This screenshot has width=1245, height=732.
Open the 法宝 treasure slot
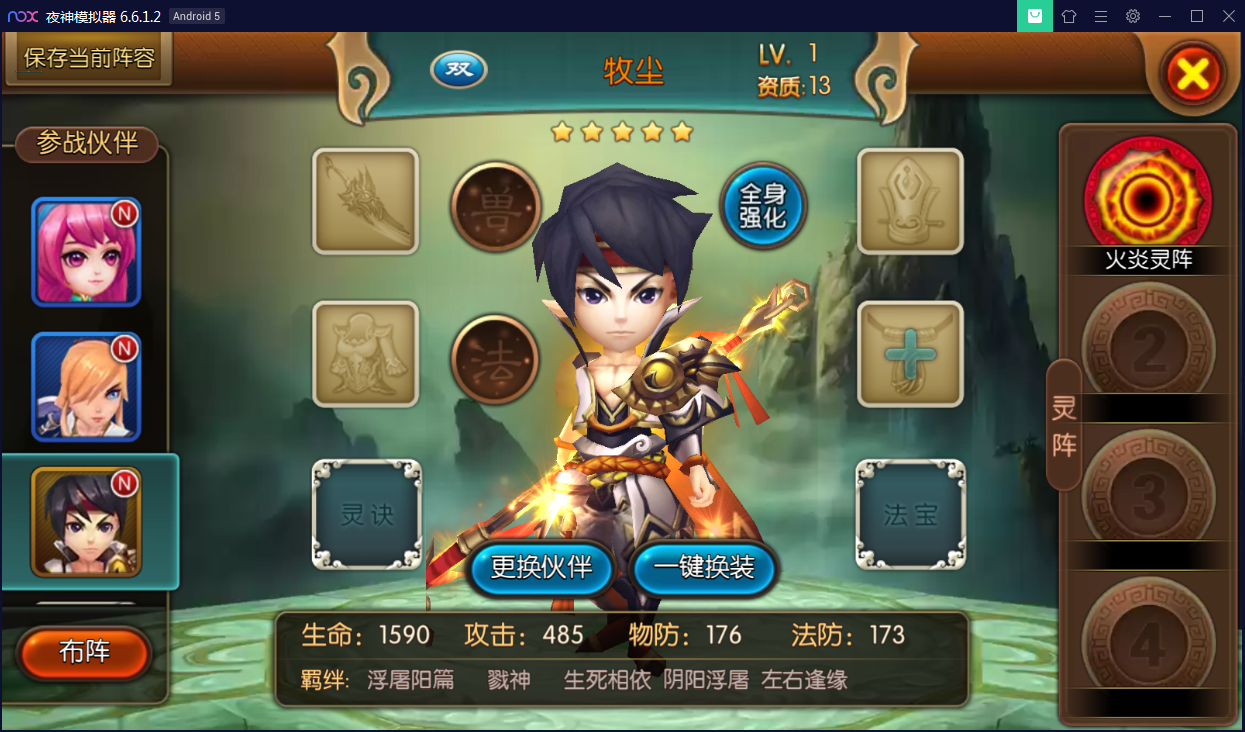tap(910, 514)
